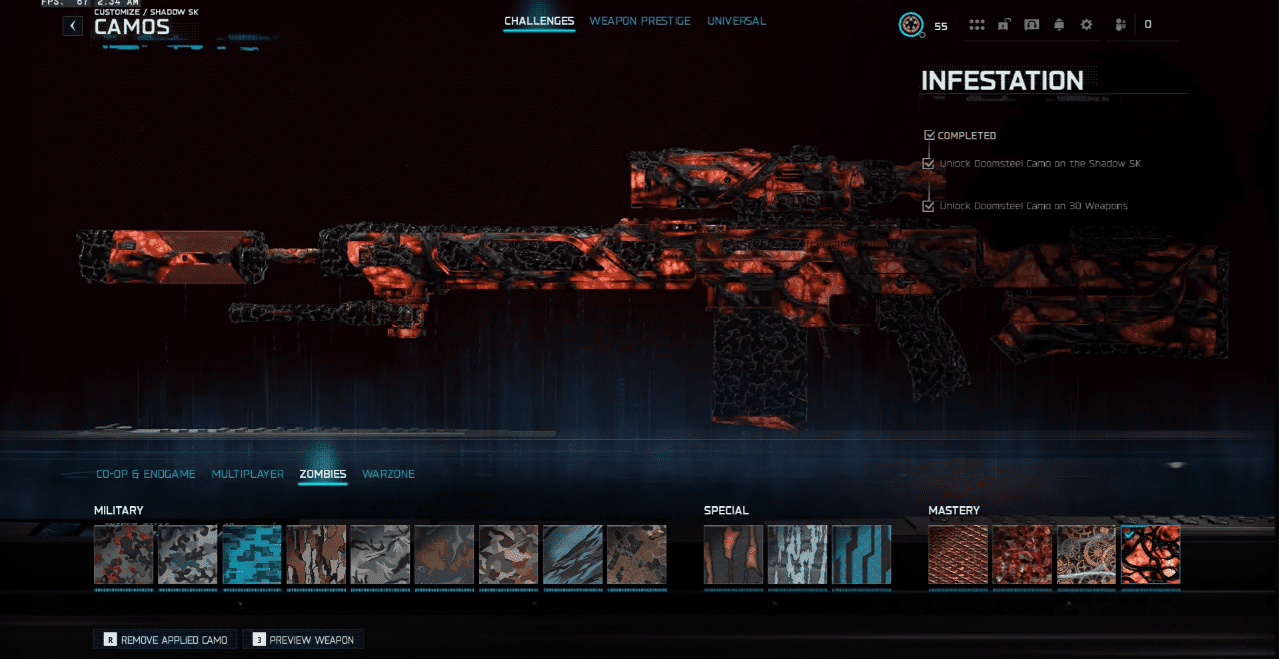Viewport: 1279px width, 659px height.
Task: Open the social party icon
Action: pyautogui.click(x=1121, y=25)
